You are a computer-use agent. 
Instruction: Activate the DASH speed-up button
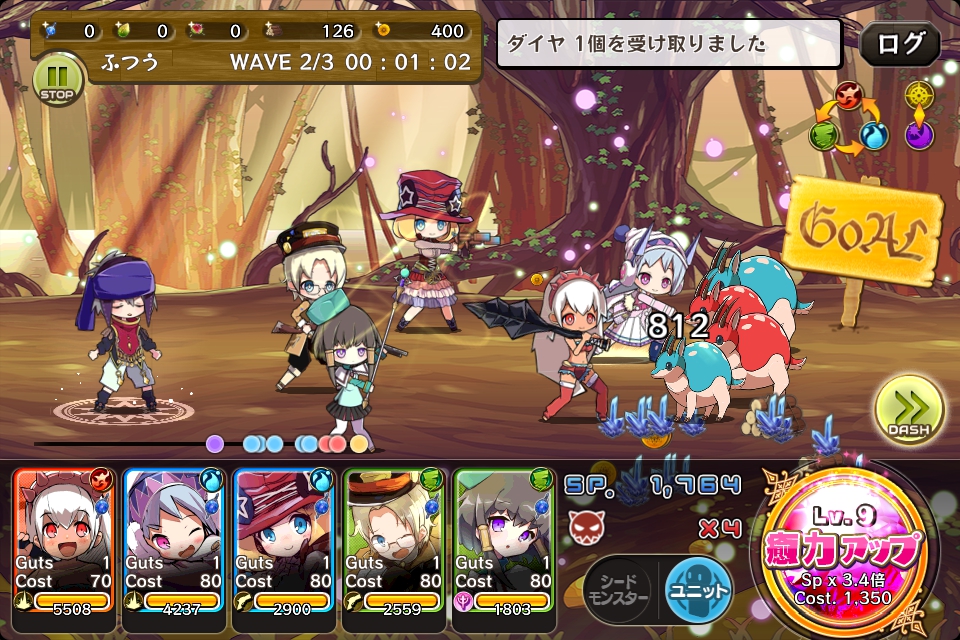point(908,411)
